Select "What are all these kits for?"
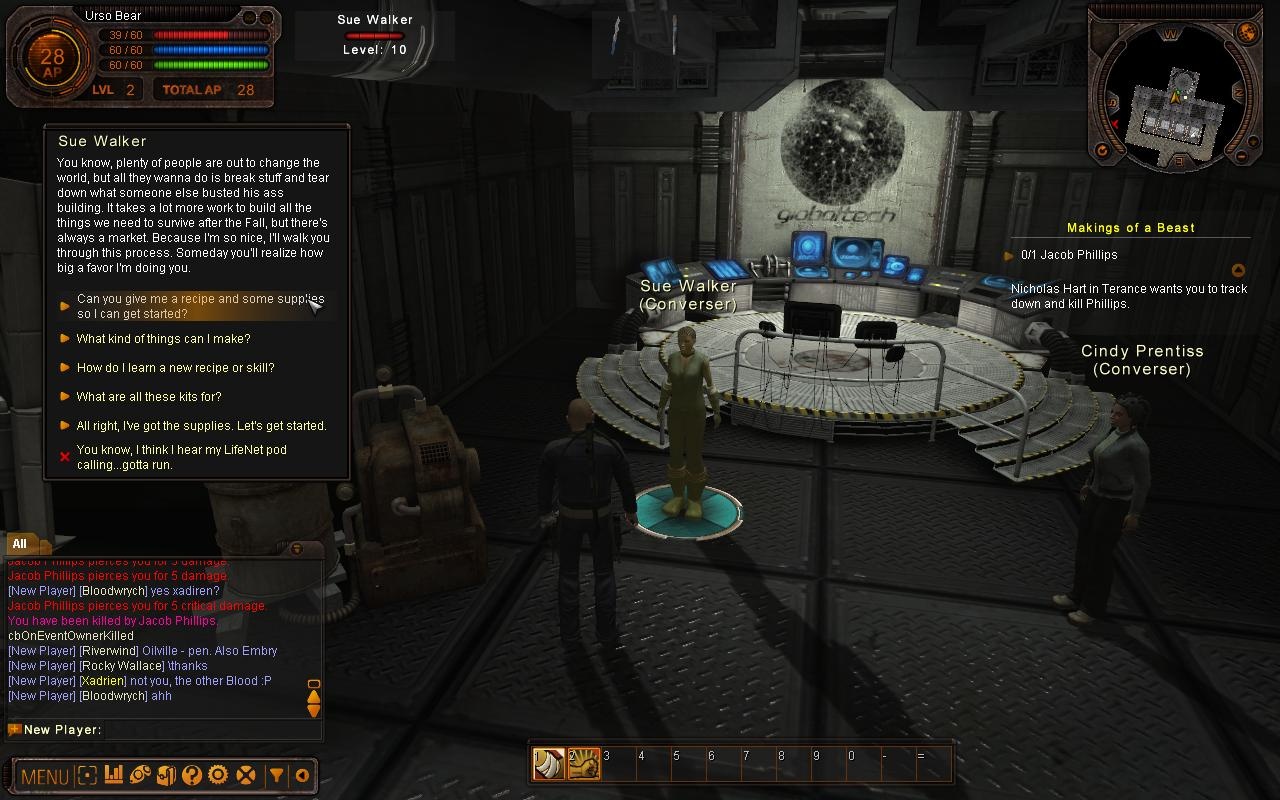 (149, 397)
